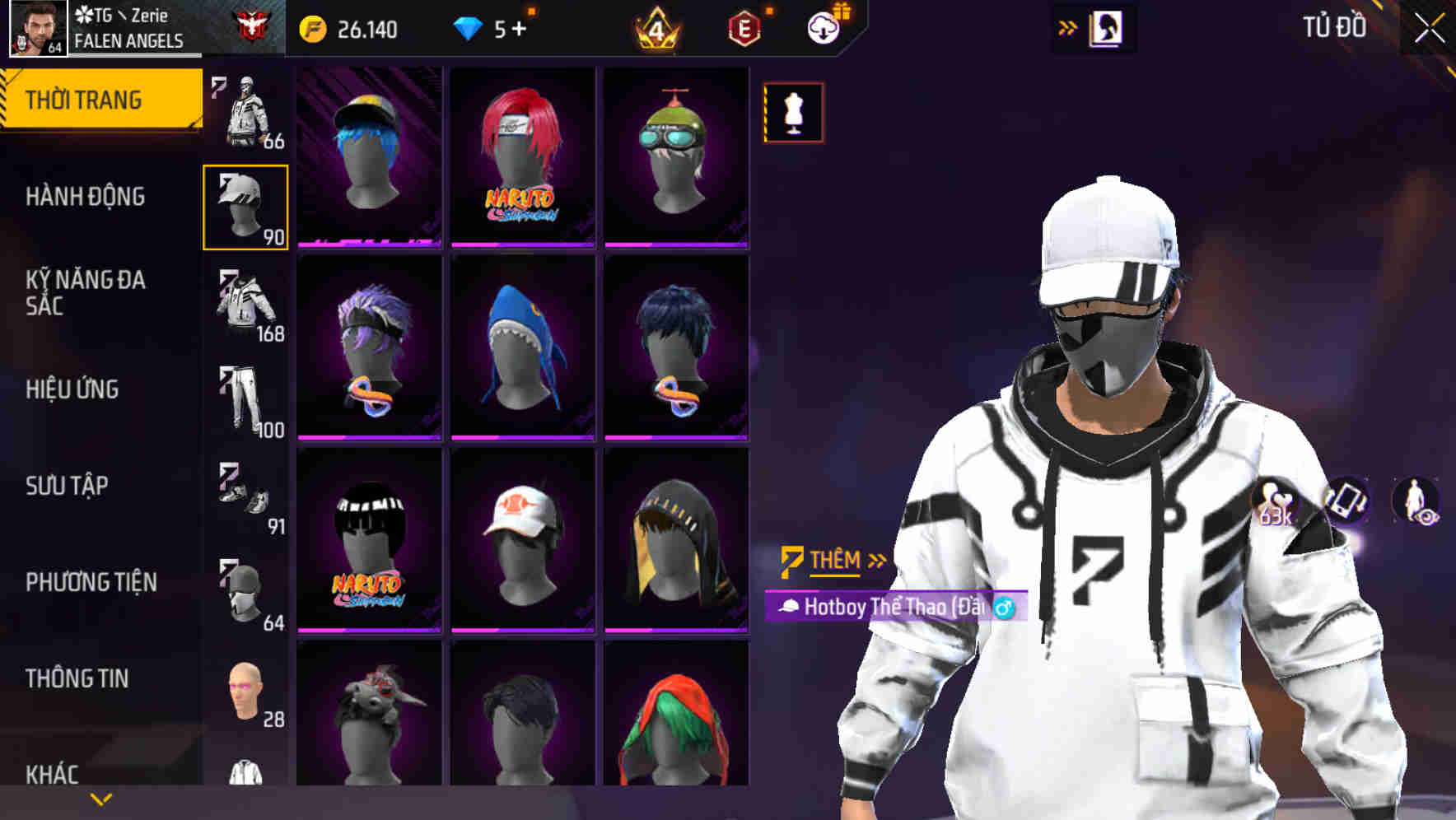This screenshot has width=1456, height=820.
Task: Expand details via arrows next to THÊM
Action: [875, 561]
